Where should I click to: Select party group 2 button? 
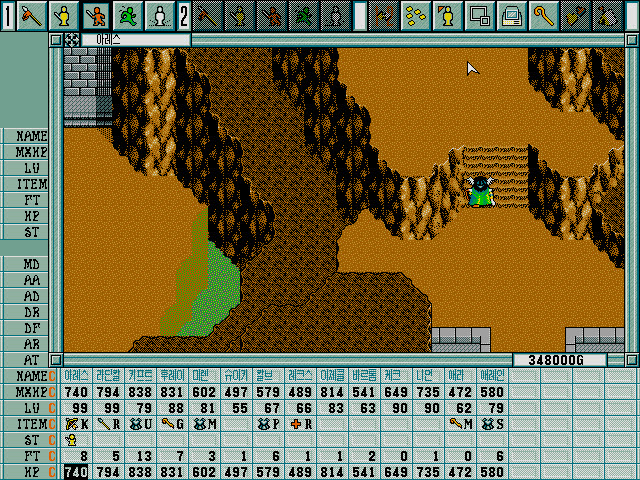click(x=184, y=15)
